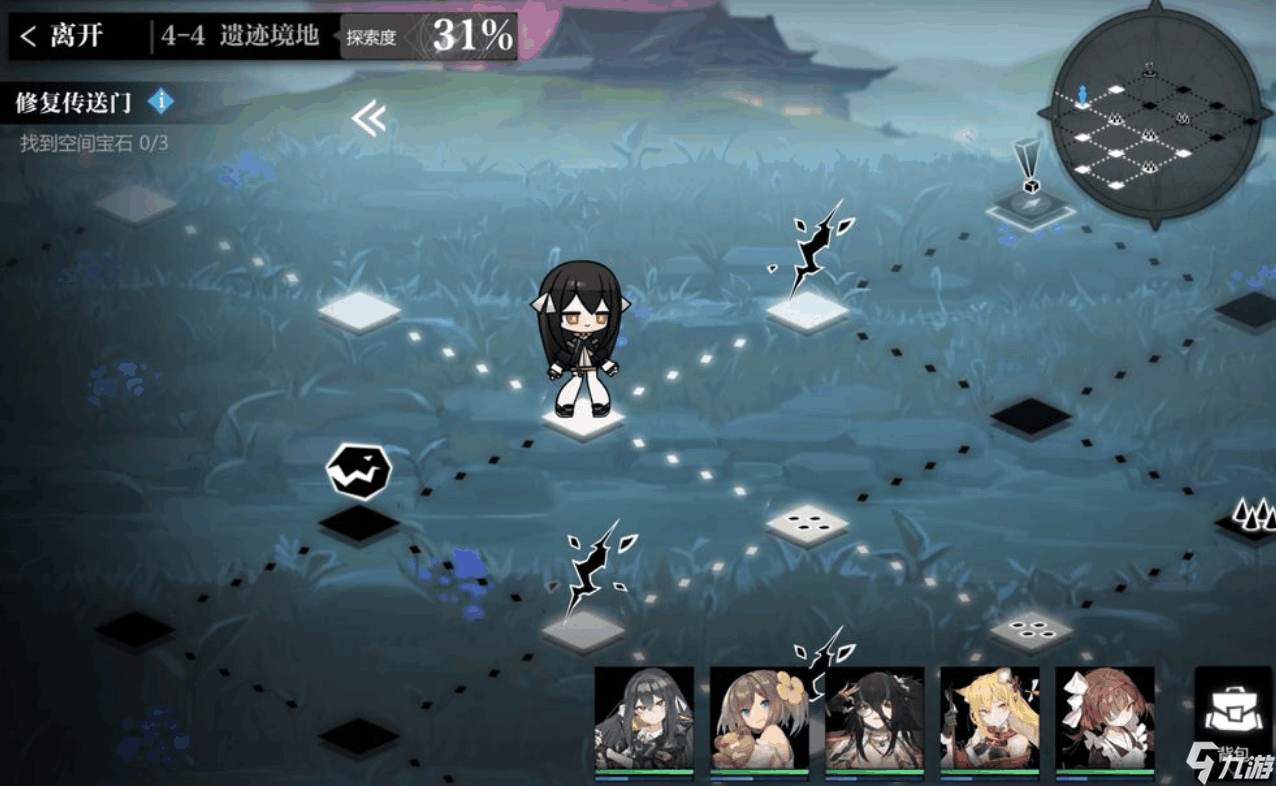This screenshot has height=786, width=1276.
Task: Show info for the 修复传送门 objective
Action: tap(161, 101)
